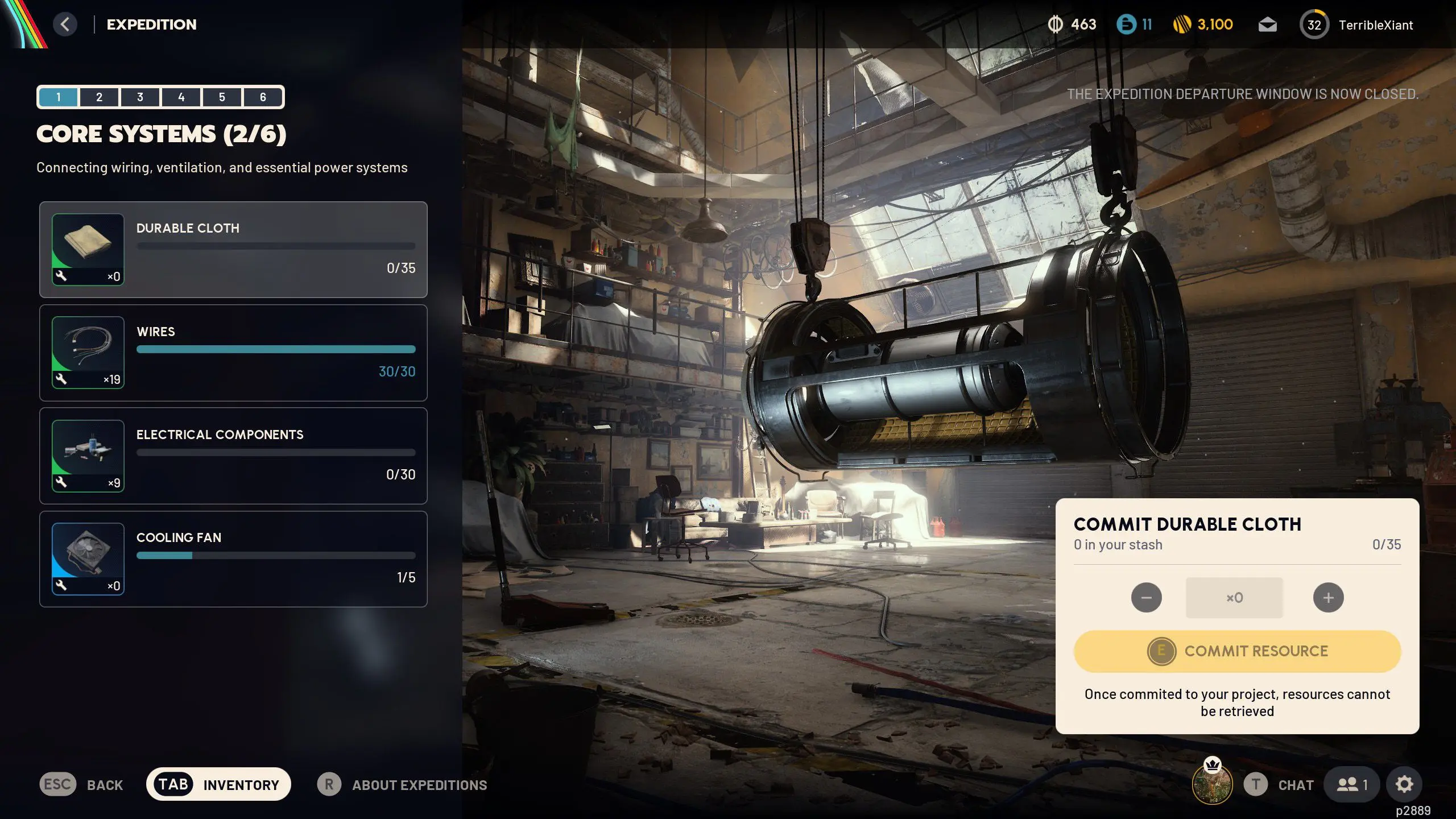Screen dimensions: 1456x819
Task: Open the Inventory via TAB button
Action: 218,784
